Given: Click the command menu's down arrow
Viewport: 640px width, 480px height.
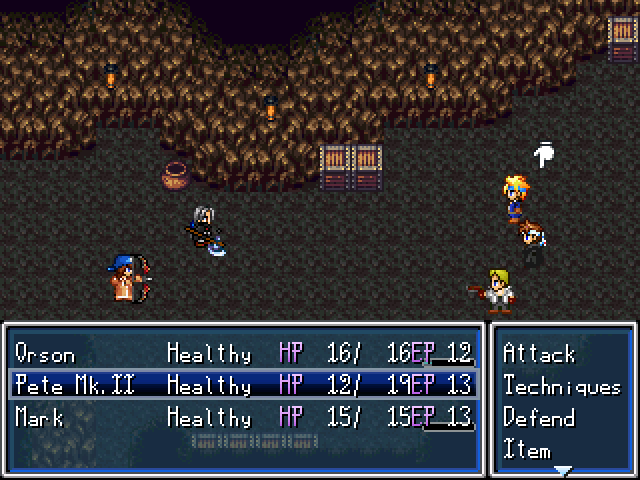Looking at the screenshot, I should pos(563,469).
